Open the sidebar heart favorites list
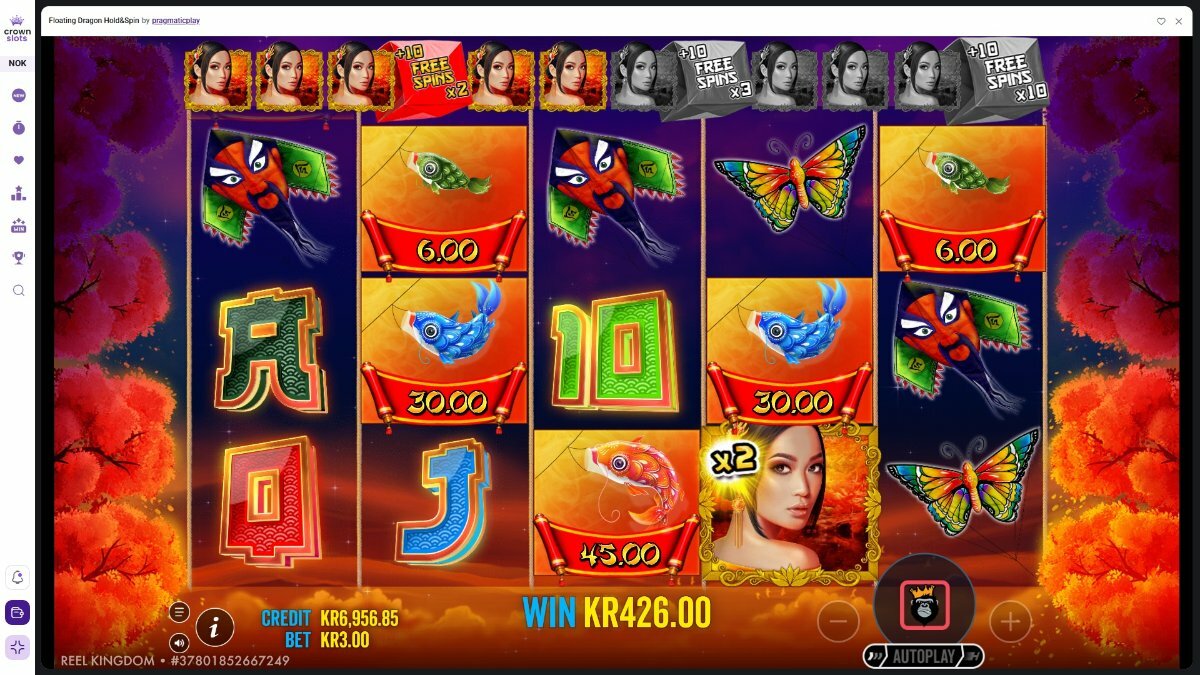This screenshot has width=1200, height=675. click(18, 160)
